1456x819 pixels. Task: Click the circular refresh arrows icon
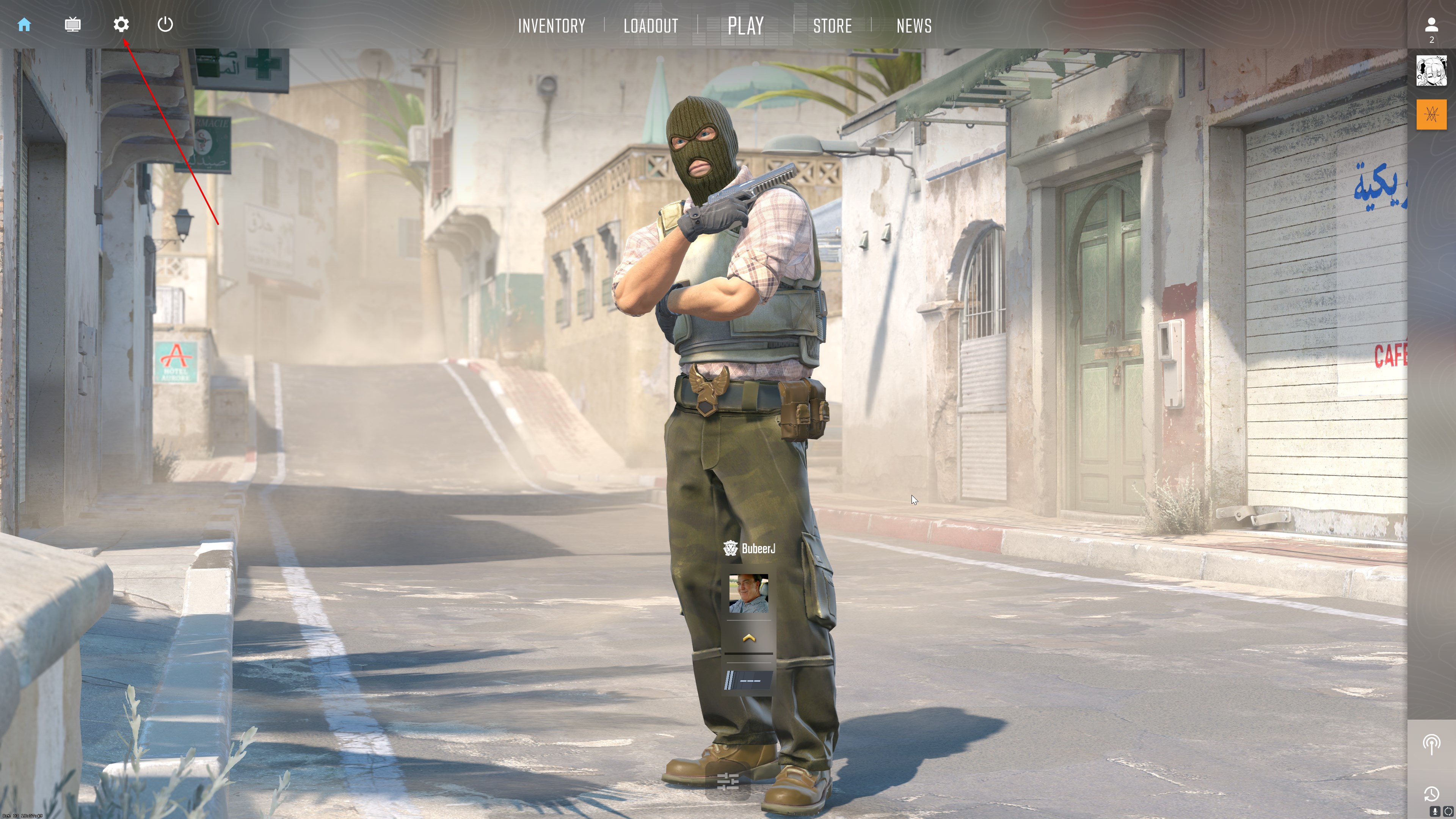1448,812
